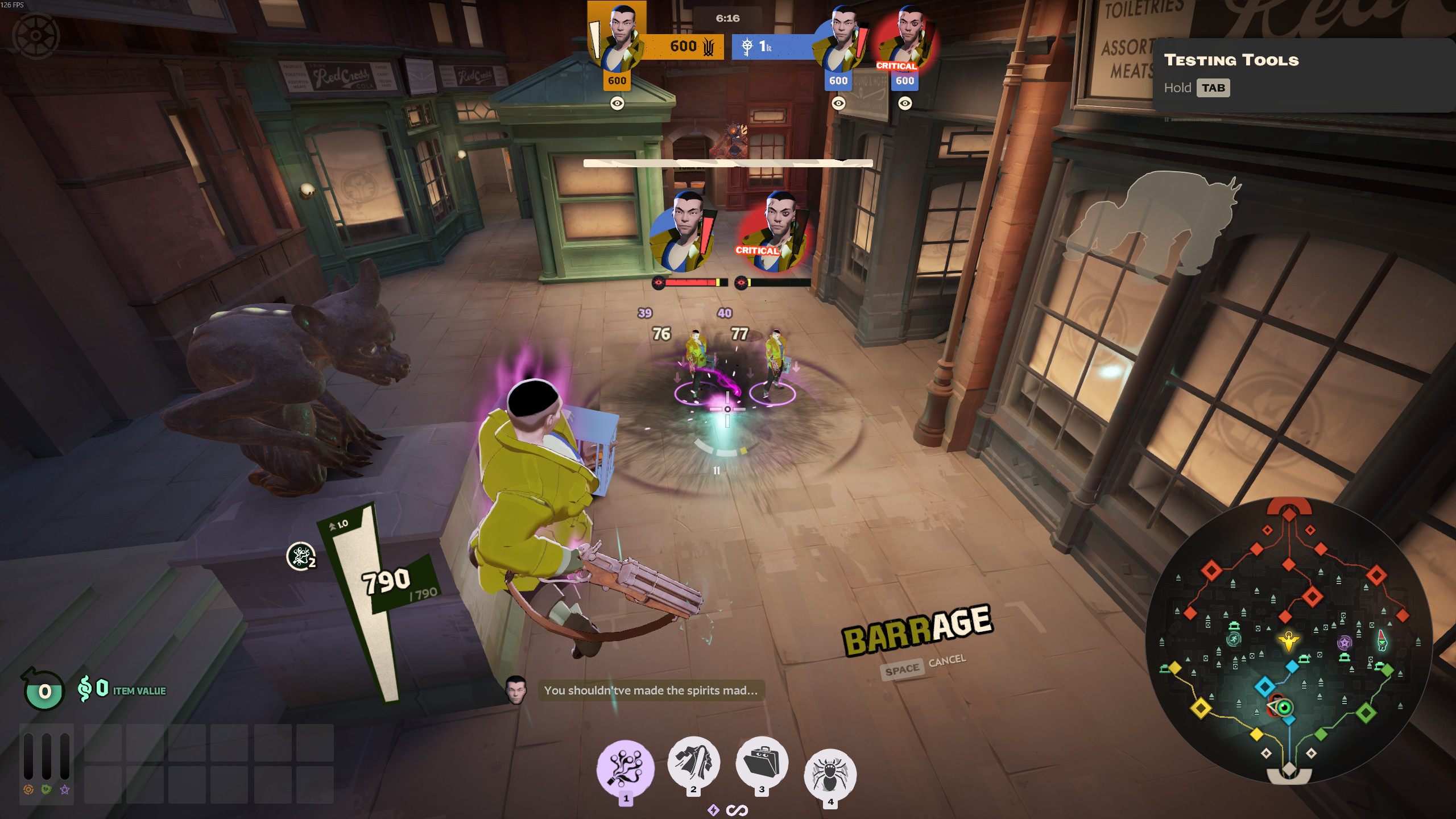Select the purple spirit star icon
The width and height of the screenshot is (1456, 819).
coord(65,789)
